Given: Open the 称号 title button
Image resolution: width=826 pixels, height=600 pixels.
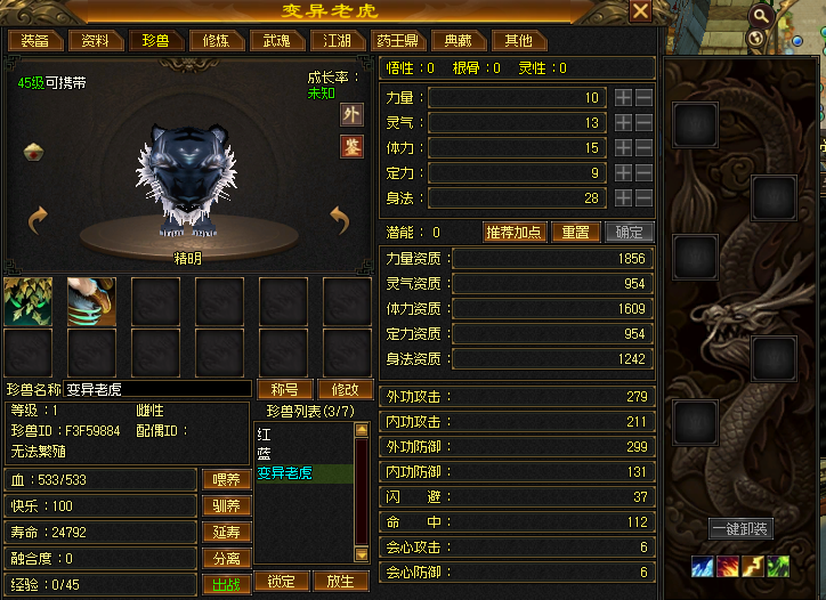Looking at the screenshot, I should tap(285, 389).
